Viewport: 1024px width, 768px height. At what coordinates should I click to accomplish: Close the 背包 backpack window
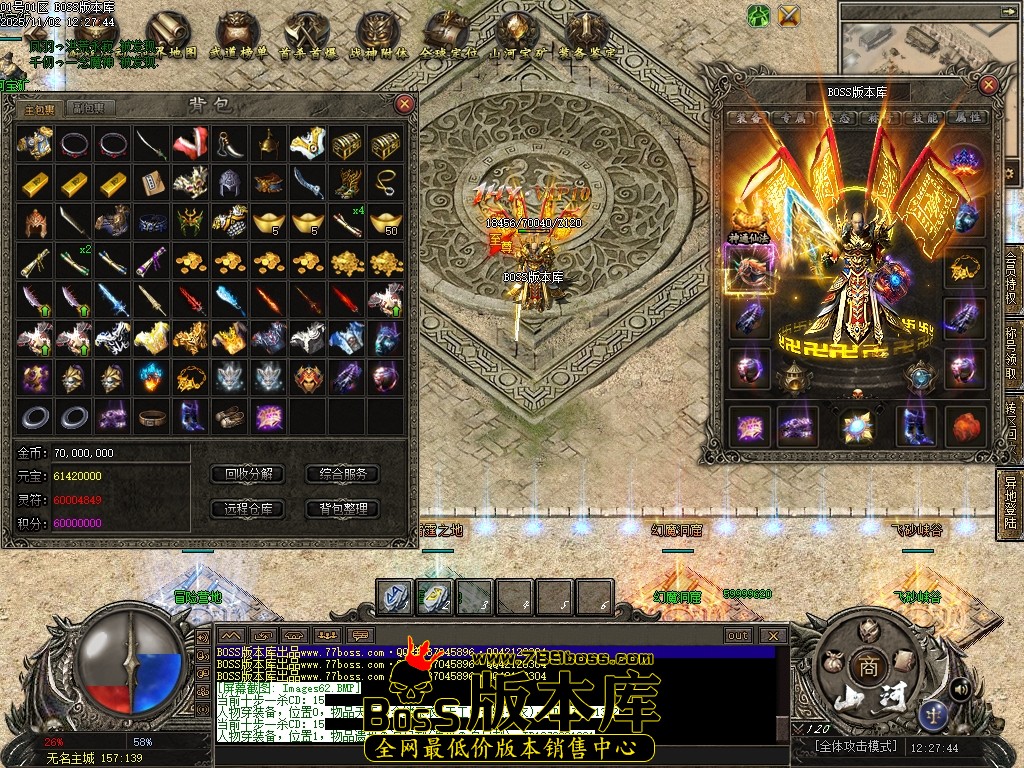(404, 104)
